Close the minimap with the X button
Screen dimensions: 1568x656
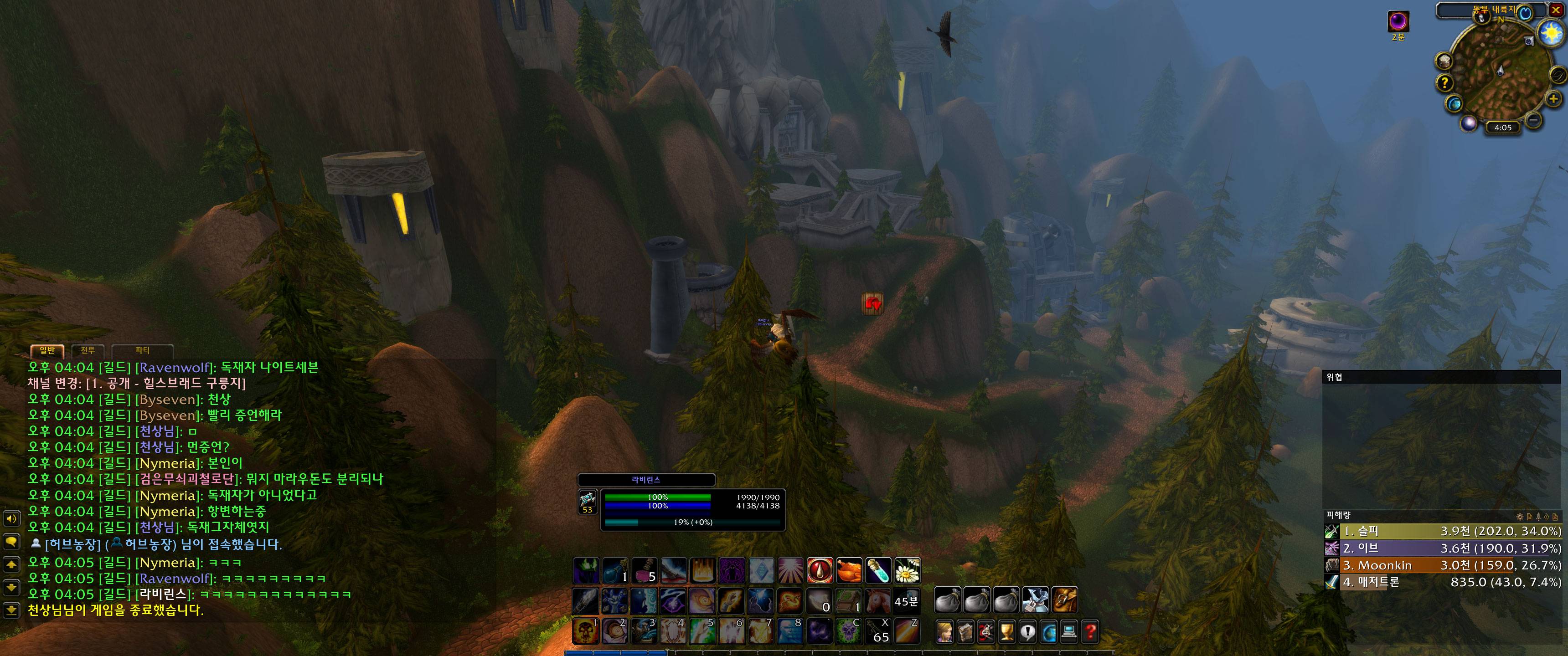(x=1556, y=10)
